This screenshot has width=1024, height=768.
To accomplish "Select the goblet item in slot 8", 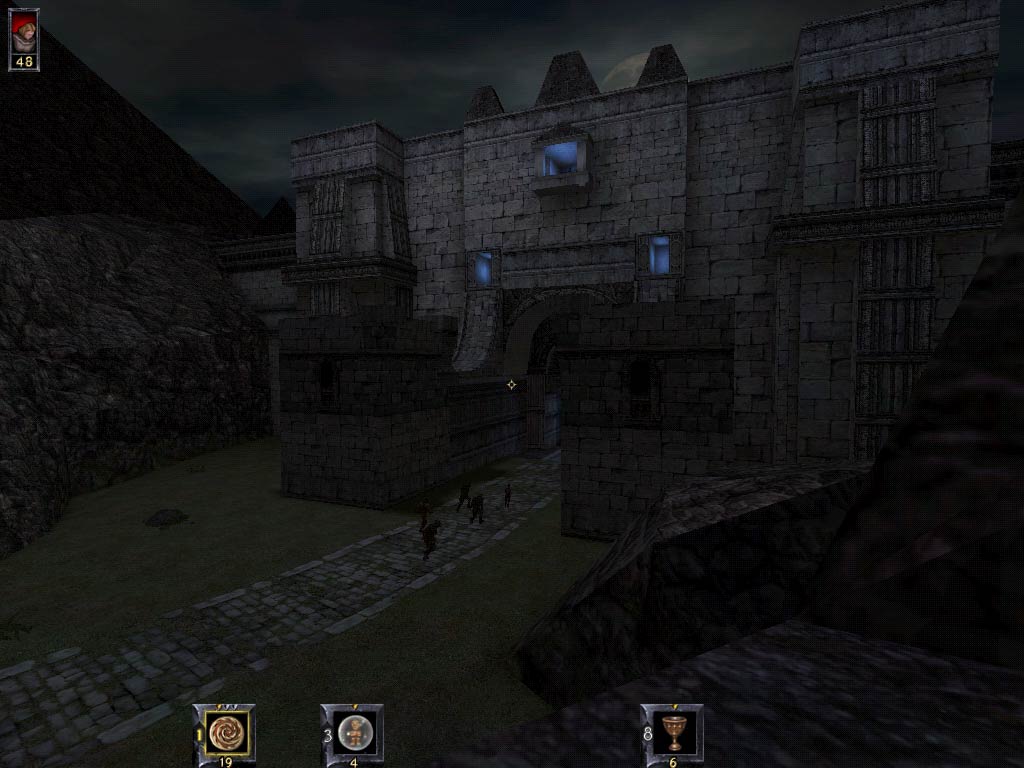I will click(x=673, y=731).
